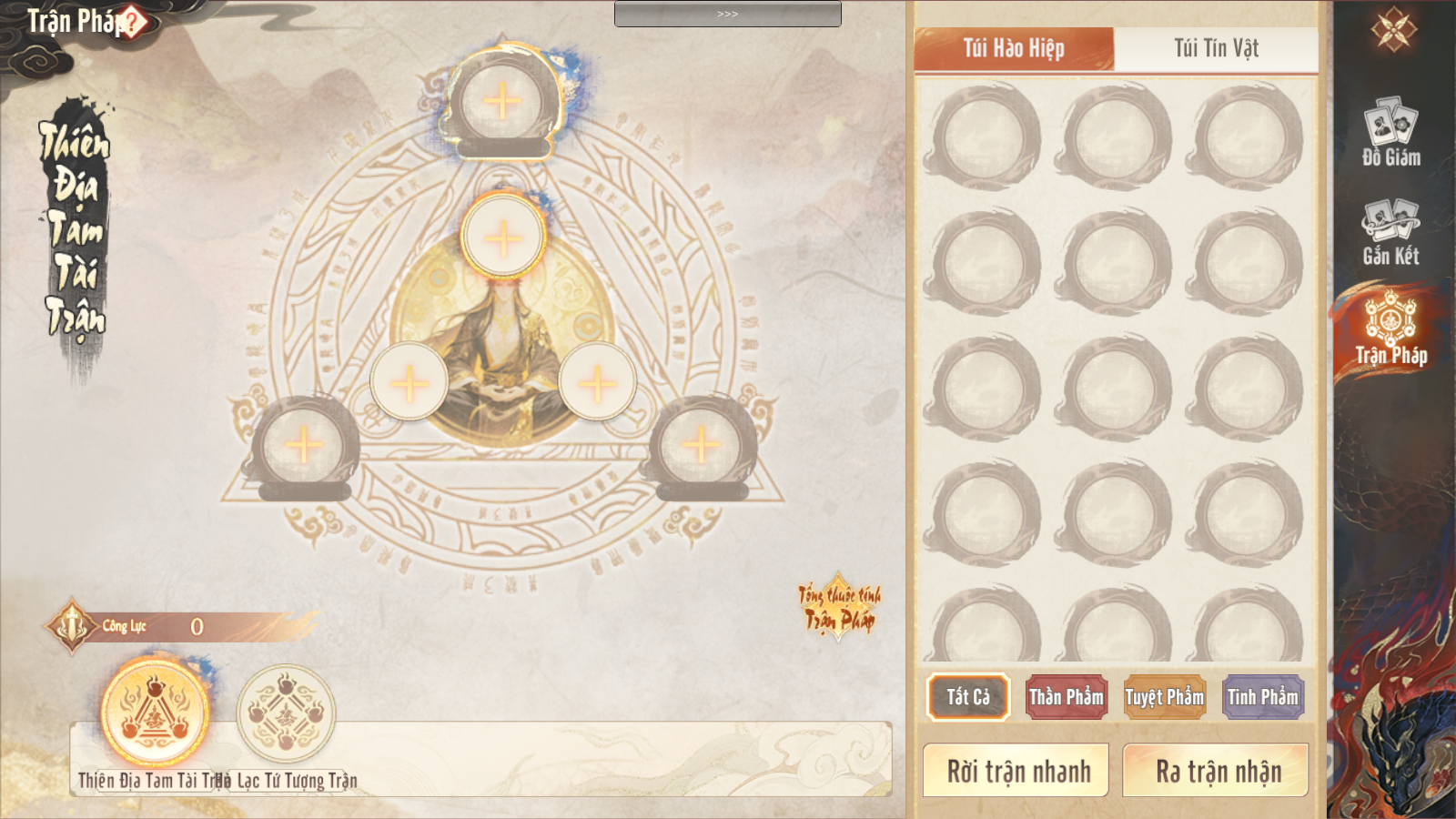Filter list to Tuyệt Phẩm
Screen dimensions: 1456x819
pyautogui.click(x=1165, y=697)
